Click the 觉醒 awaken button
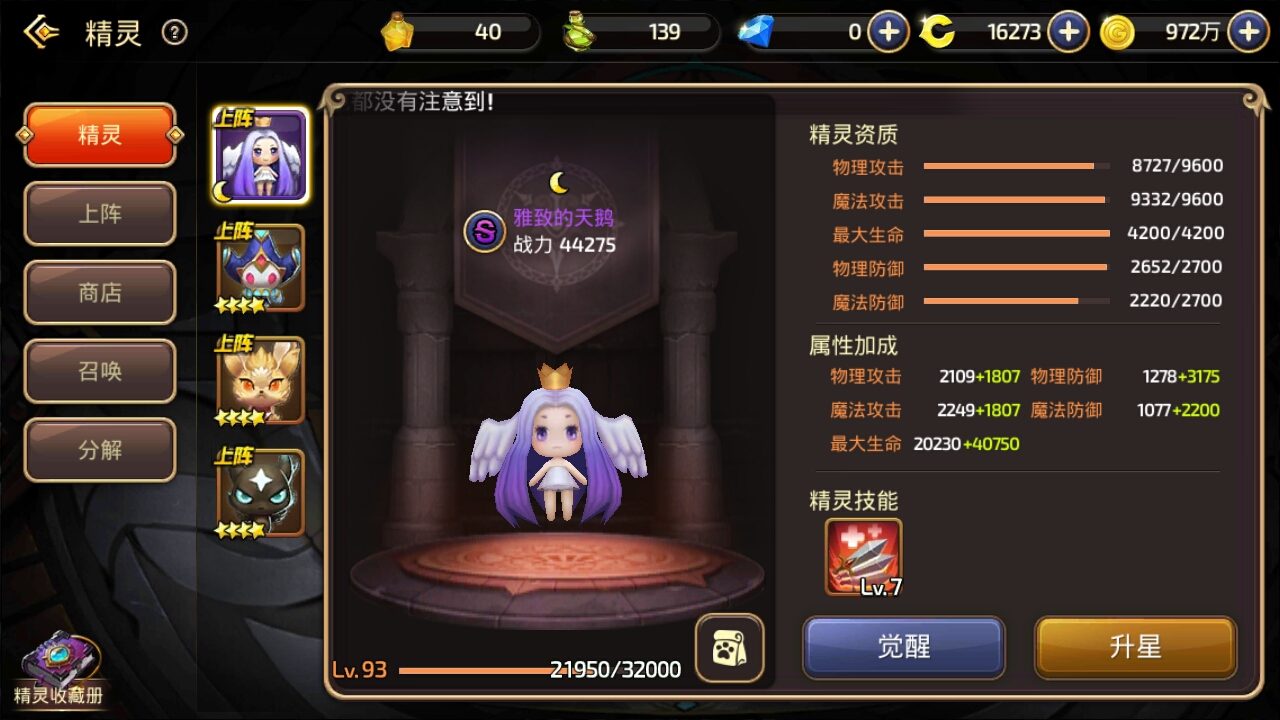The width and height of the screenshot is (1280, 720). [x=904, y=647]
